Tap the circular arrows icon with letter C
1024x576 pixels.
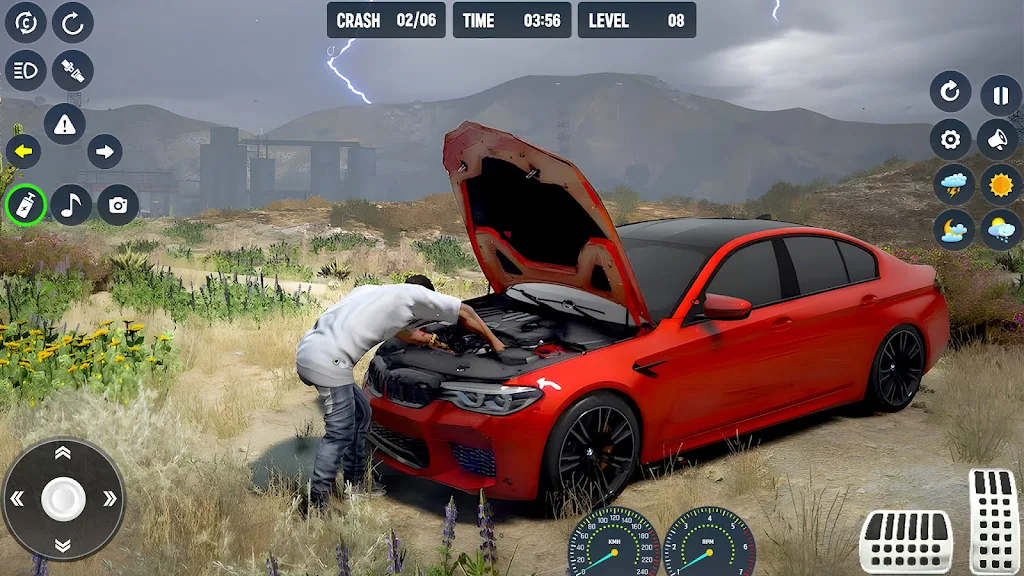click(26, 22)
